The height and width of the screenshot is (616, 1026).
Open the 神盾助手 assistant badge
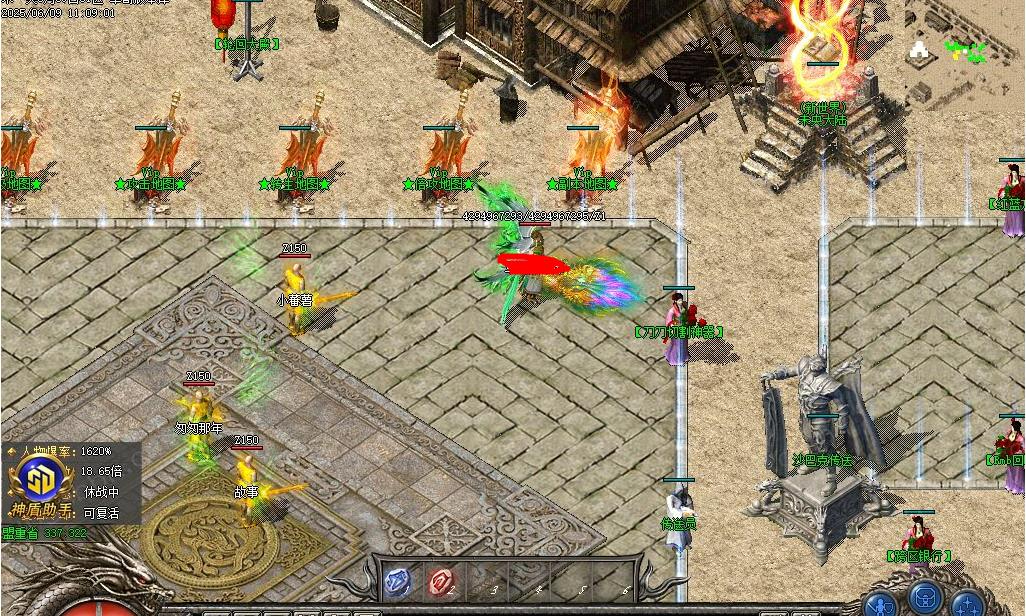coord(38,482)
